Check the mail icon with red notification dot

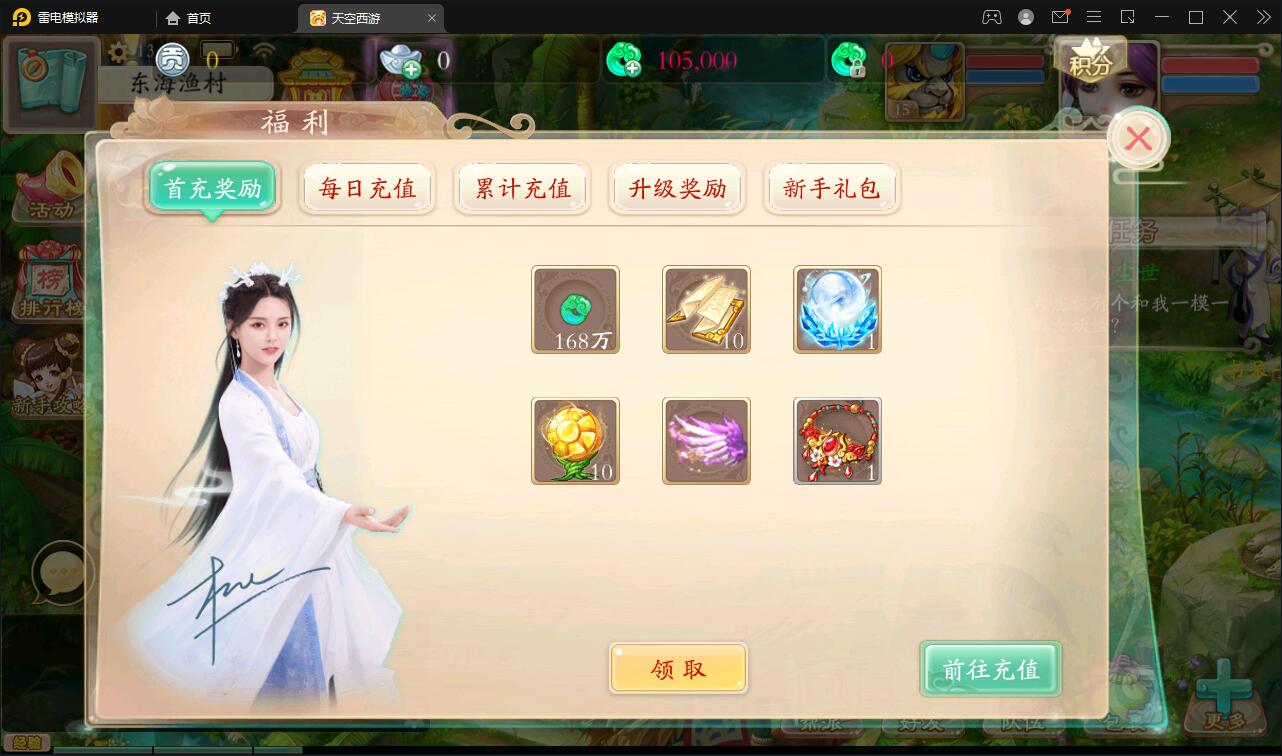click(1061, 16)
